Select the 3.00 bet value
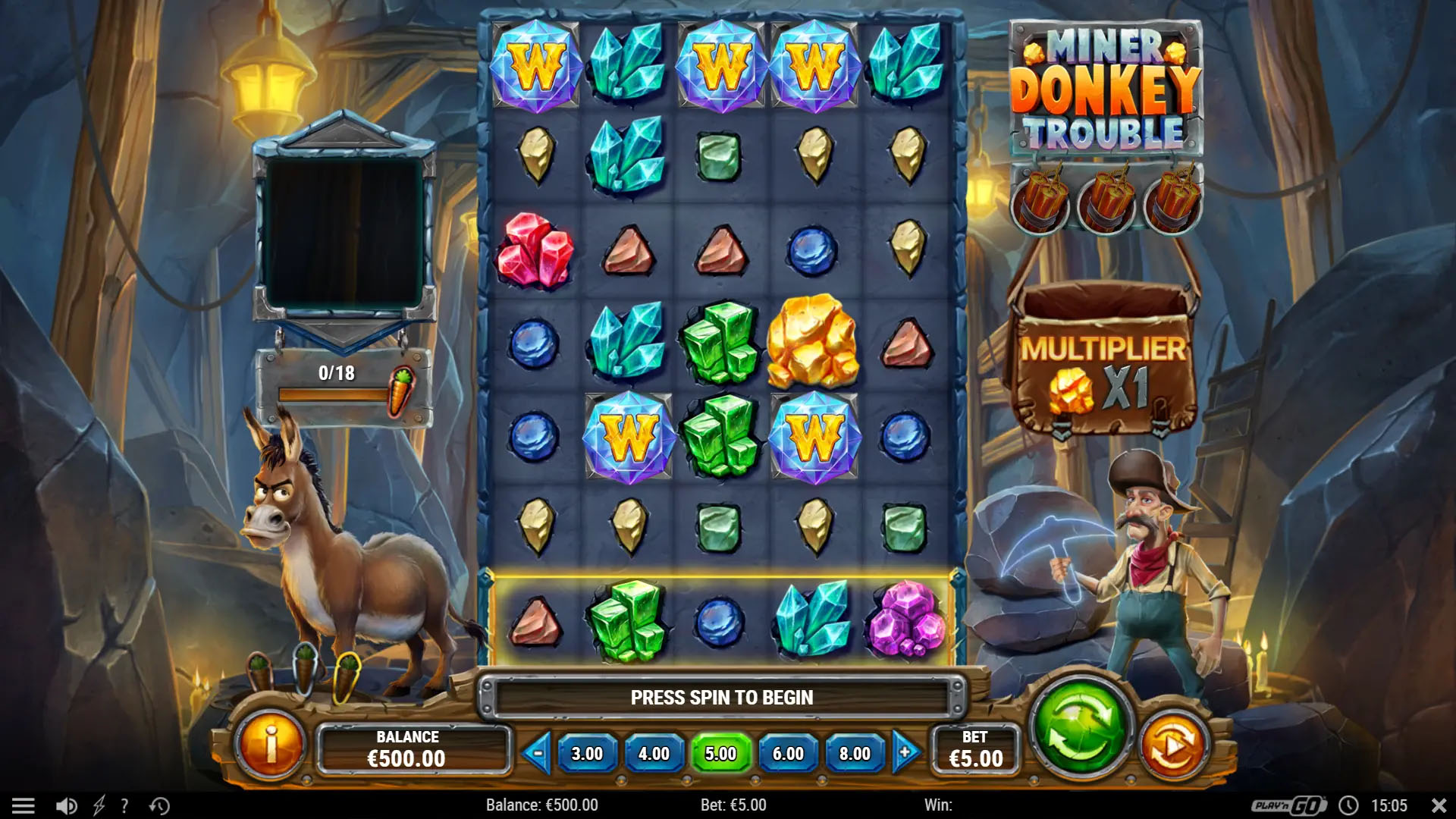Screen dimensions: 1456x819 (588, 753)
